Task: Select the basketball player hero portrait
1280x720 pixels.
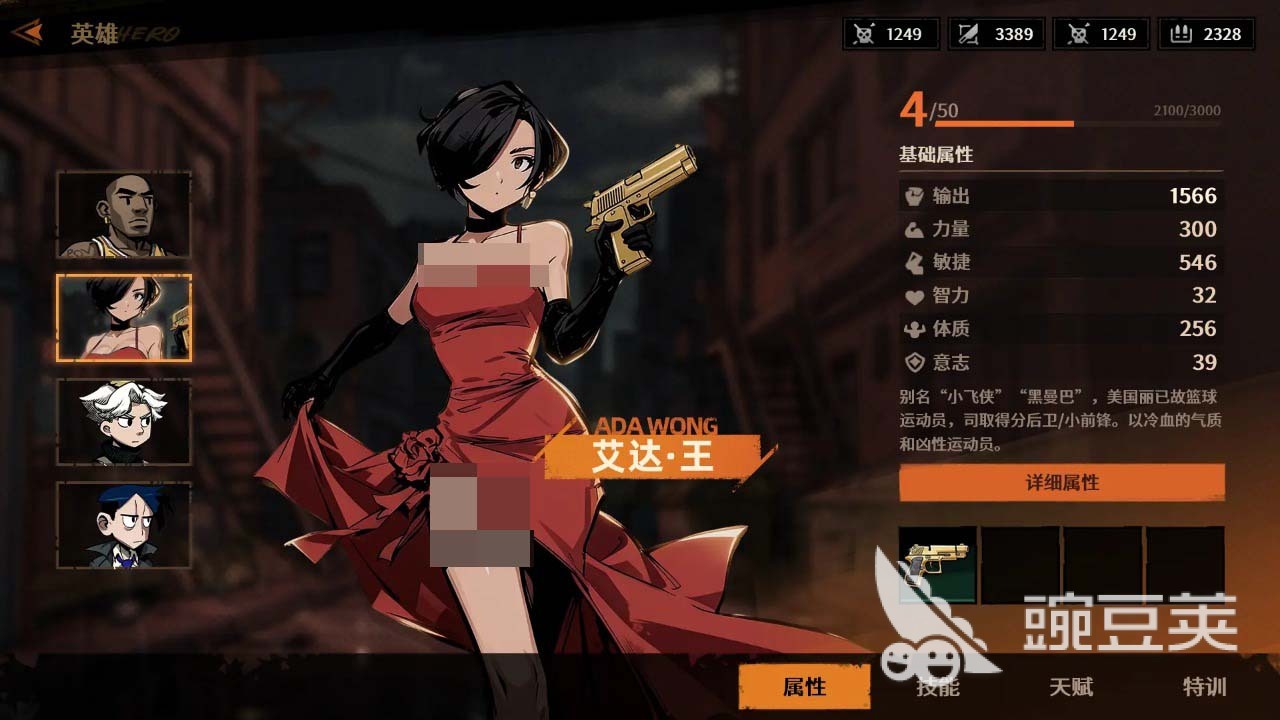Action: [124, 215]
